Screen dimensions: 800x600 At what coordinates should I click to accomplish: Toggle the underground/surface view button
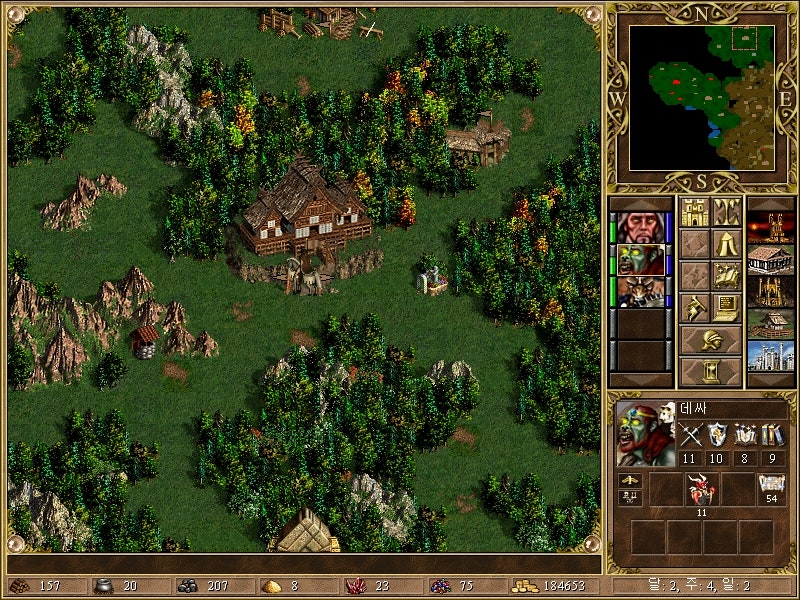[x=726, y=212]
